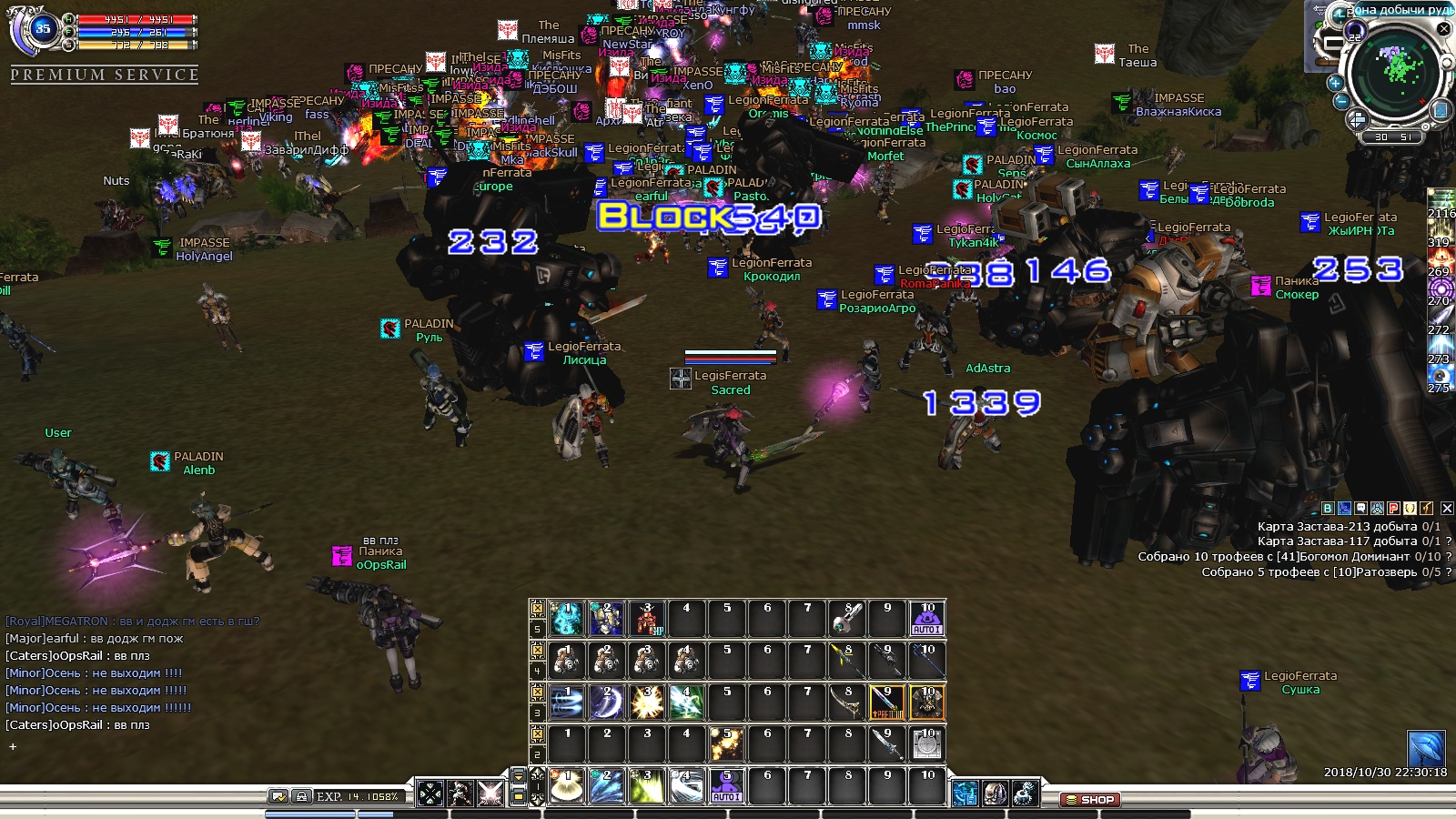Screen dimensions: 1456x819
Task: Click the PREMIUM SERVICE label
Action: (105, 75)
